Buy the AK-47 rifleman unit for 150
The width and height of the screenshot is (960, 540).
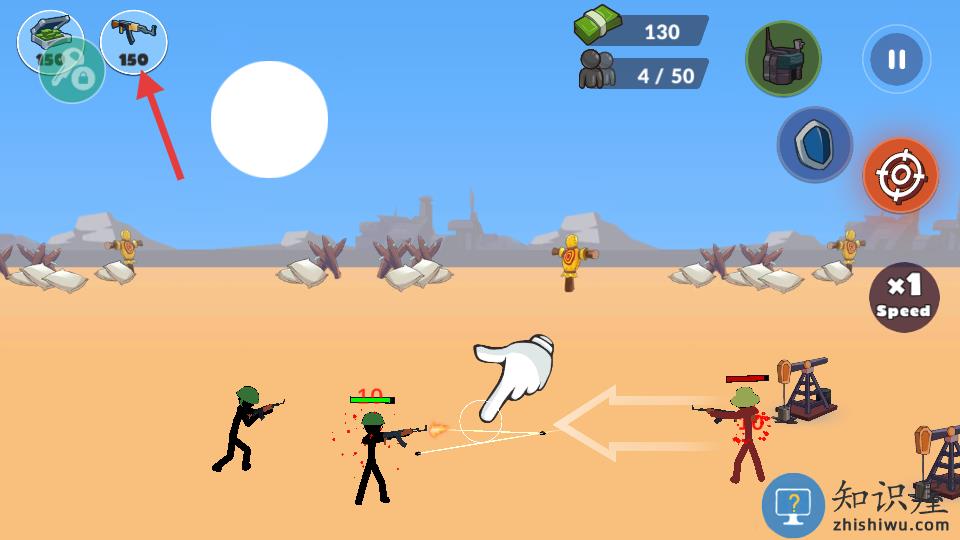click(134, 42)
